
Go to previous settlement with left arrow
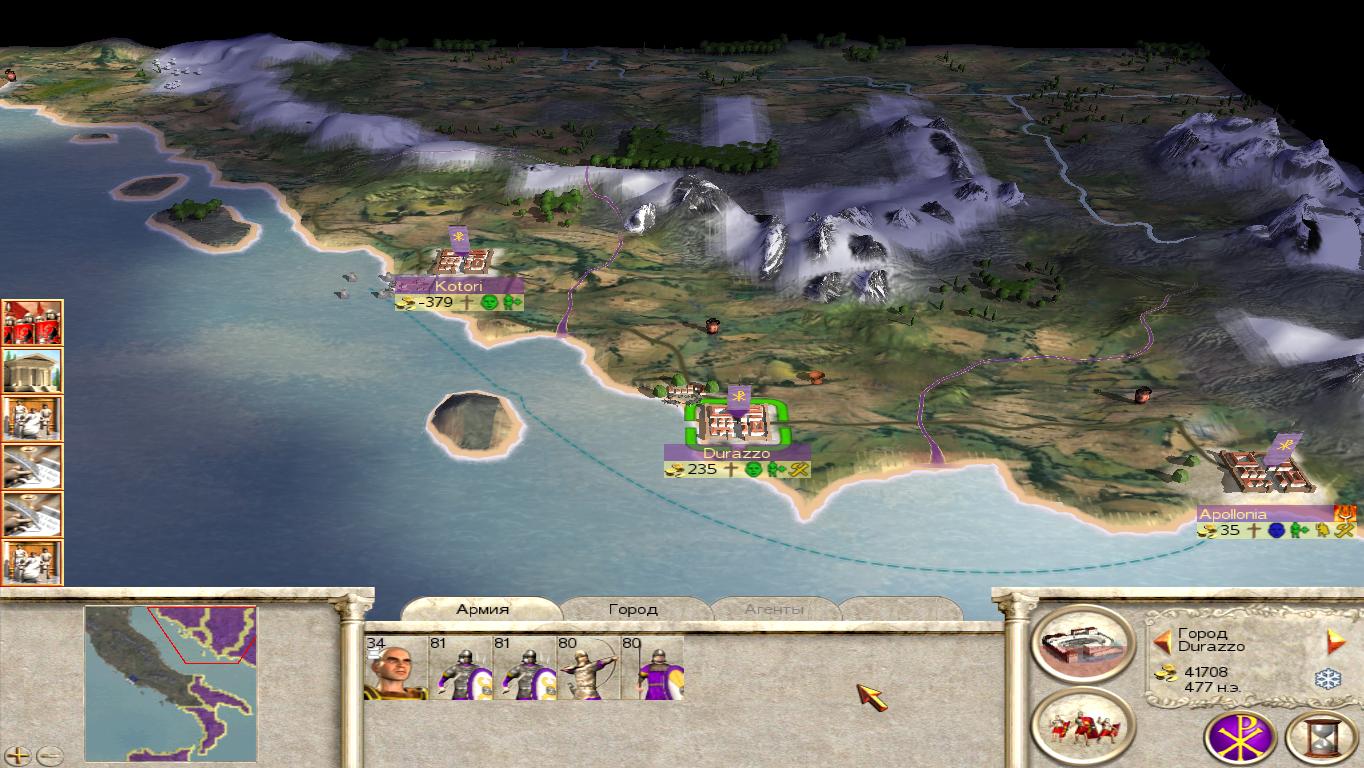point(1162,641)
